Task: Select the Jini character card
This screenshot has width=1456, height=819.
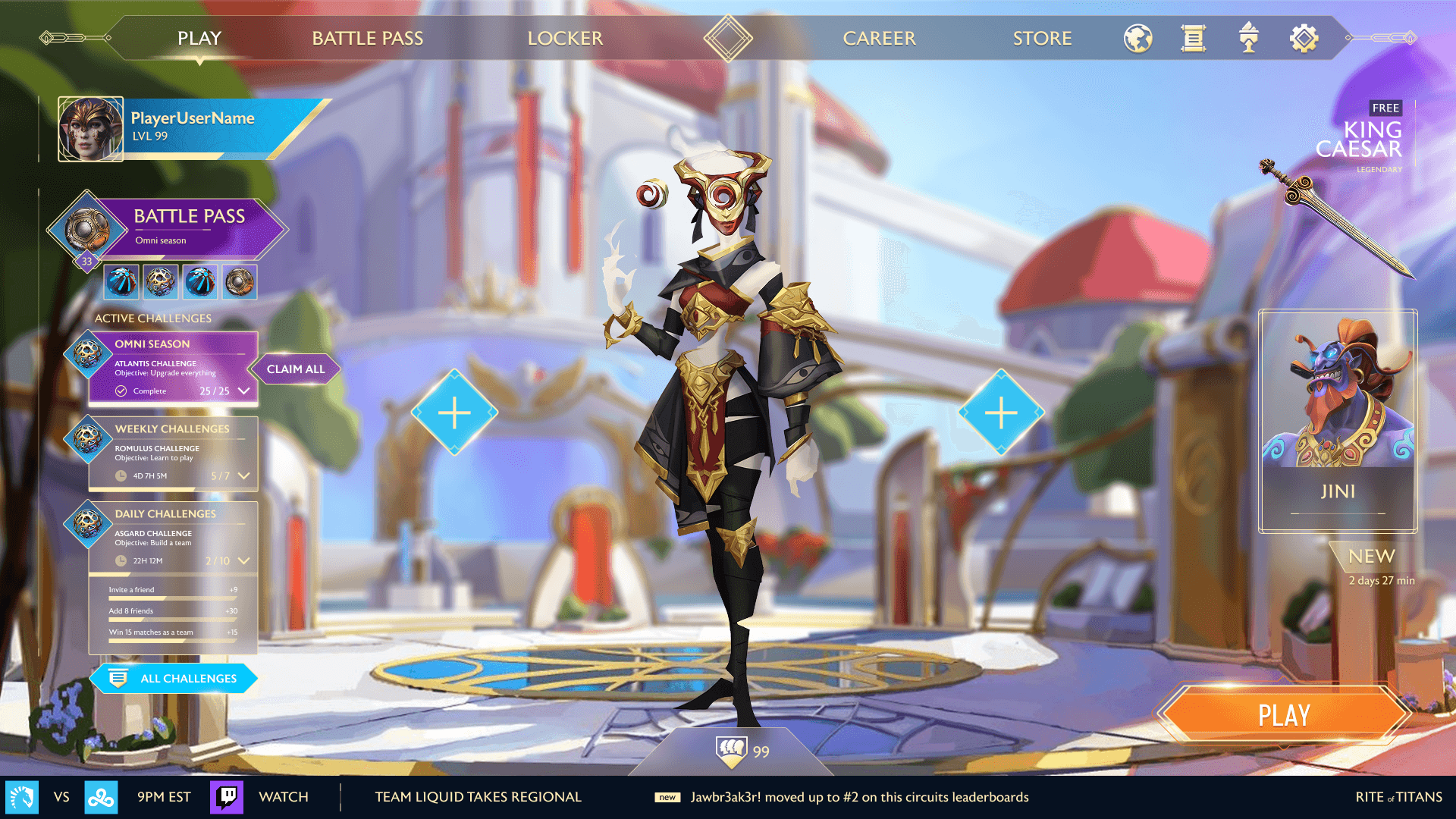Action: click(1338, 421)
